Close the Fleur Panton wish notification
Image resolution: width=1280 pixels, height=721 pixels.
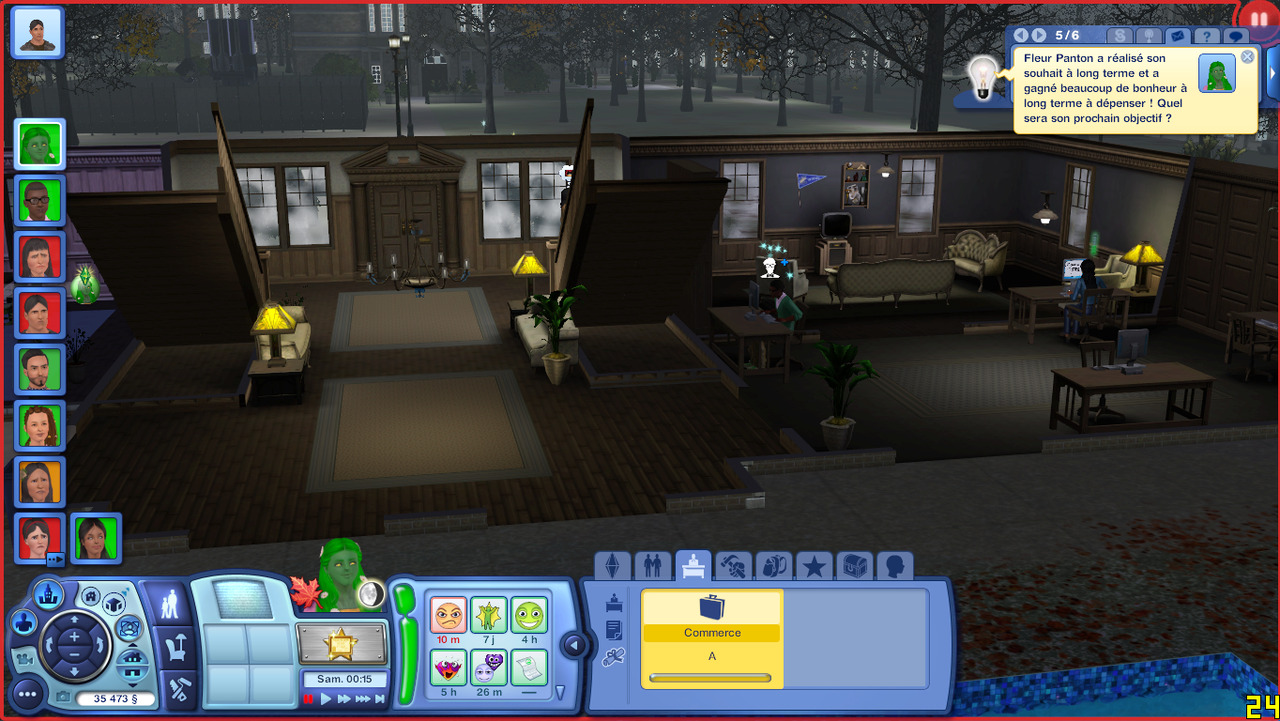pos(1247,57)
